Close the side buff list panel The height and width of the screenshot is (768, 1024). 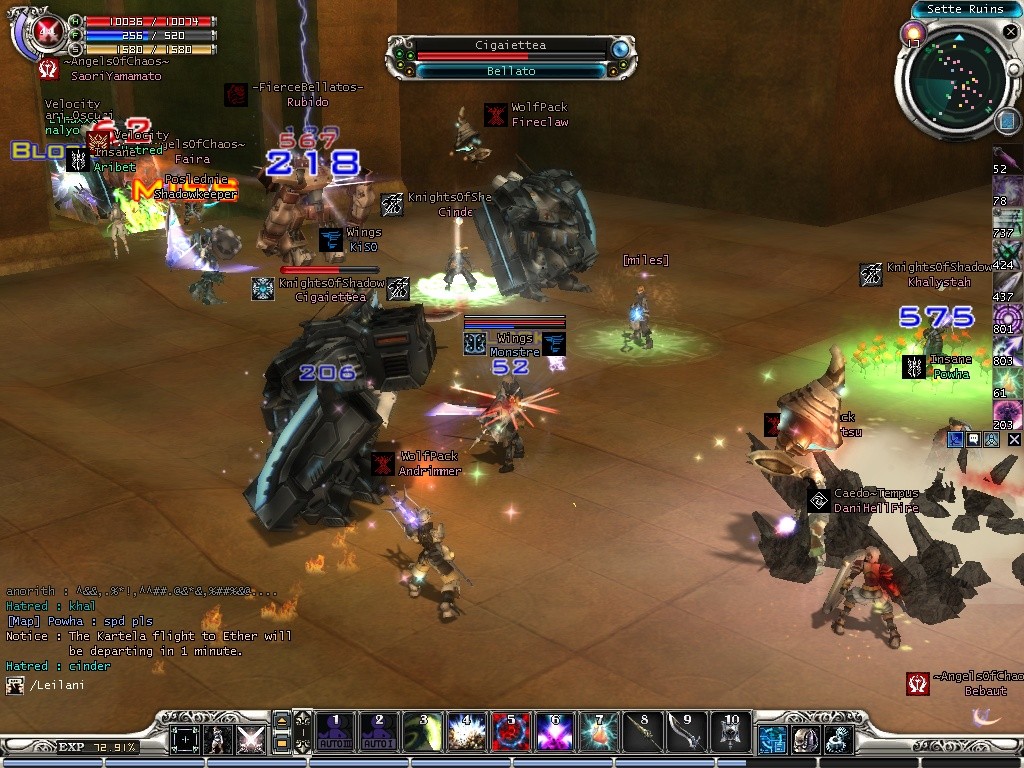1014,439
